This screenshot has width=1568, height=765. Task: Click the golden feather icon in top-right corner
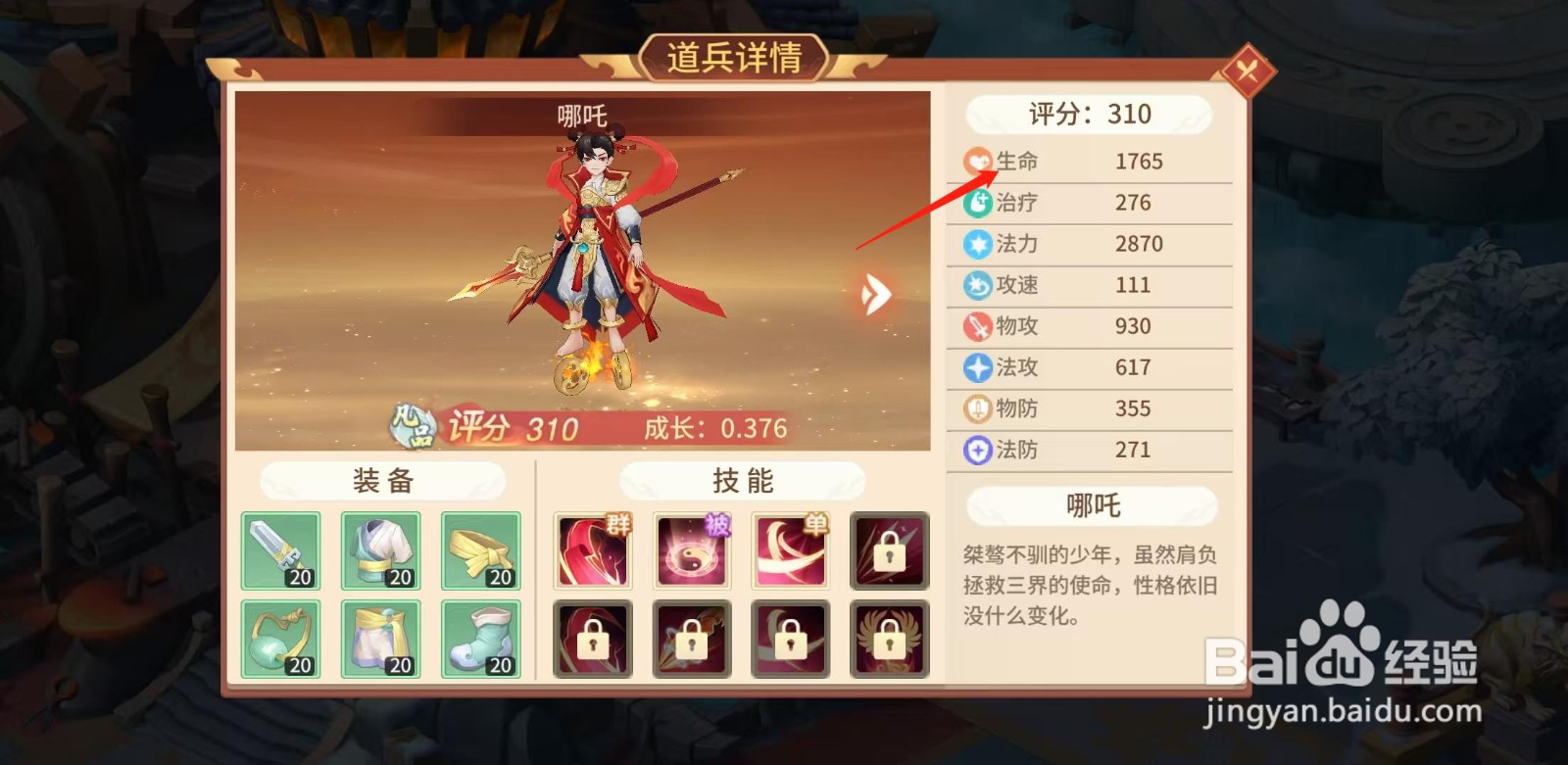pyautogui.click(x=1251, y=72)
